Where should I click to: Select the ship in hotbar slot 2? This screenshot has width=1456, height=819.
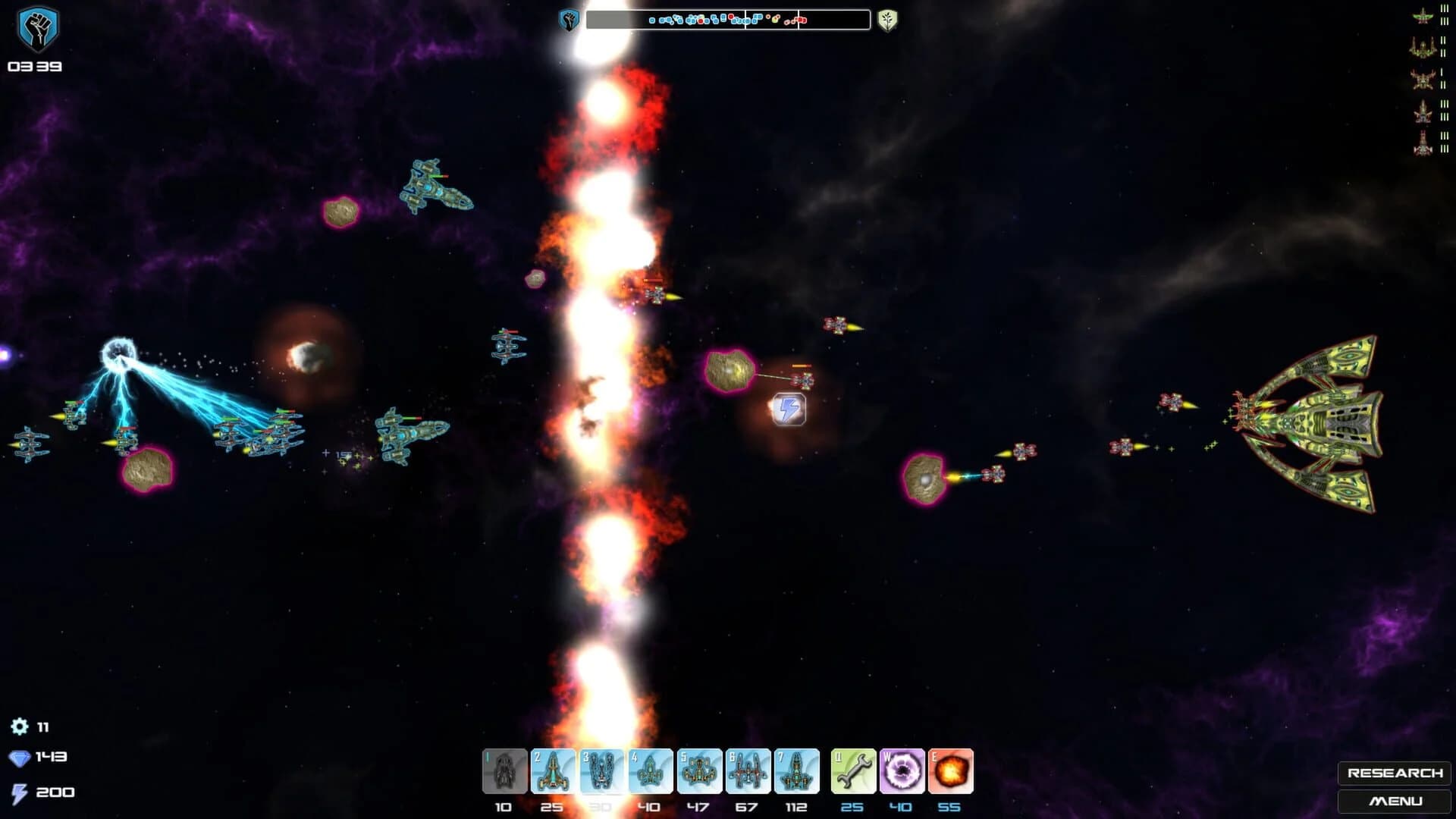click(552, 770)
